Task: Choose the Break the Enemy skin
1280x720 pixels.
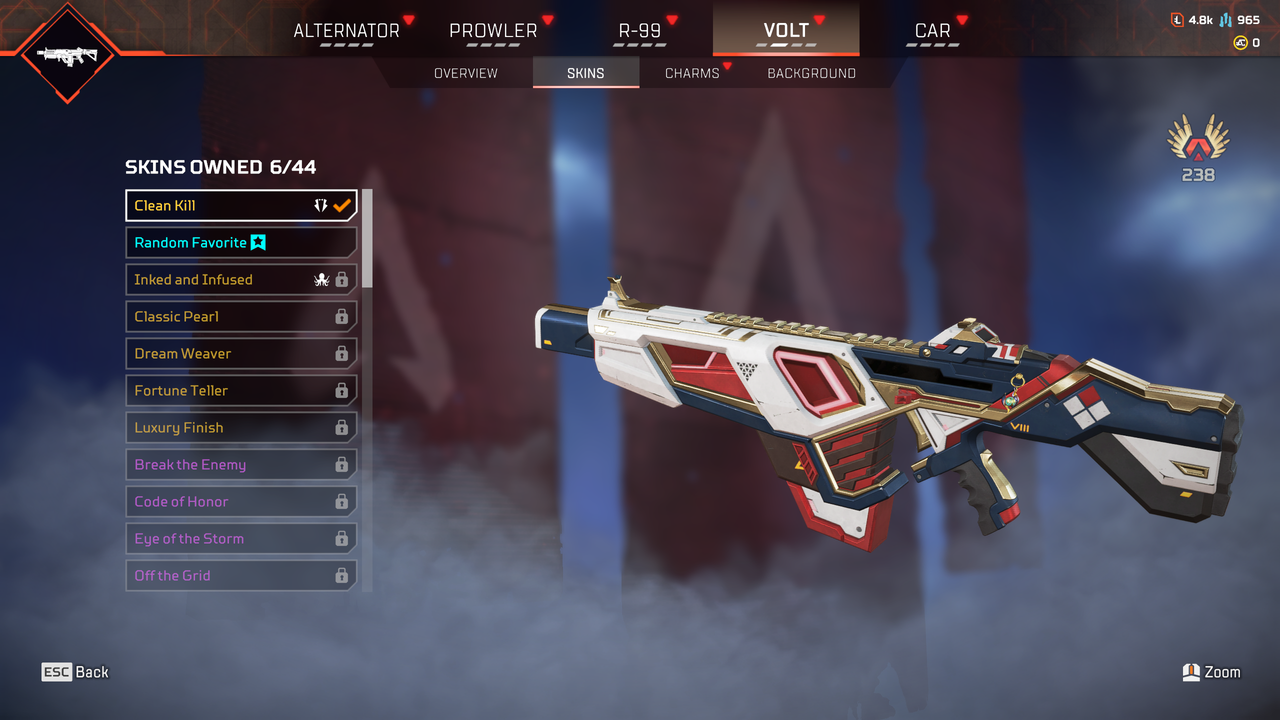Action: coord(240,464)
